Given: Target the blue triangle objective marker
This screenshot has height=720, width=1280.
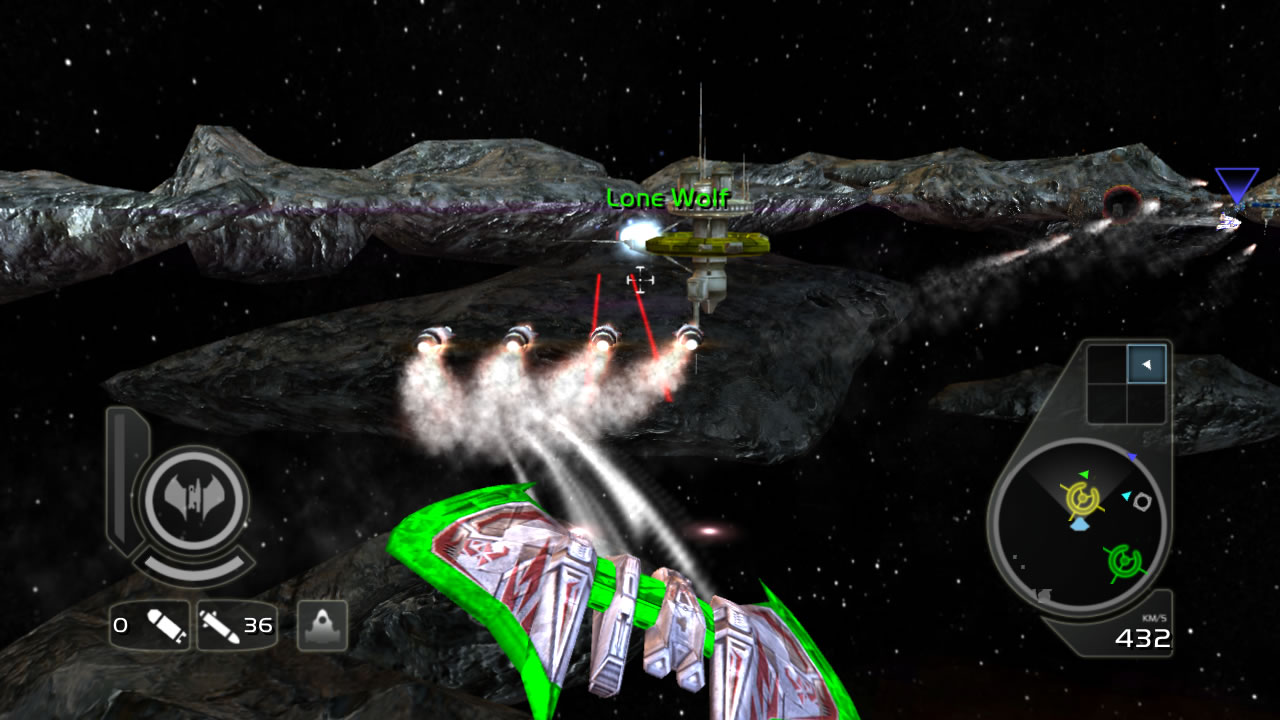Looking at the screenshot, I should pos(1236,186).
